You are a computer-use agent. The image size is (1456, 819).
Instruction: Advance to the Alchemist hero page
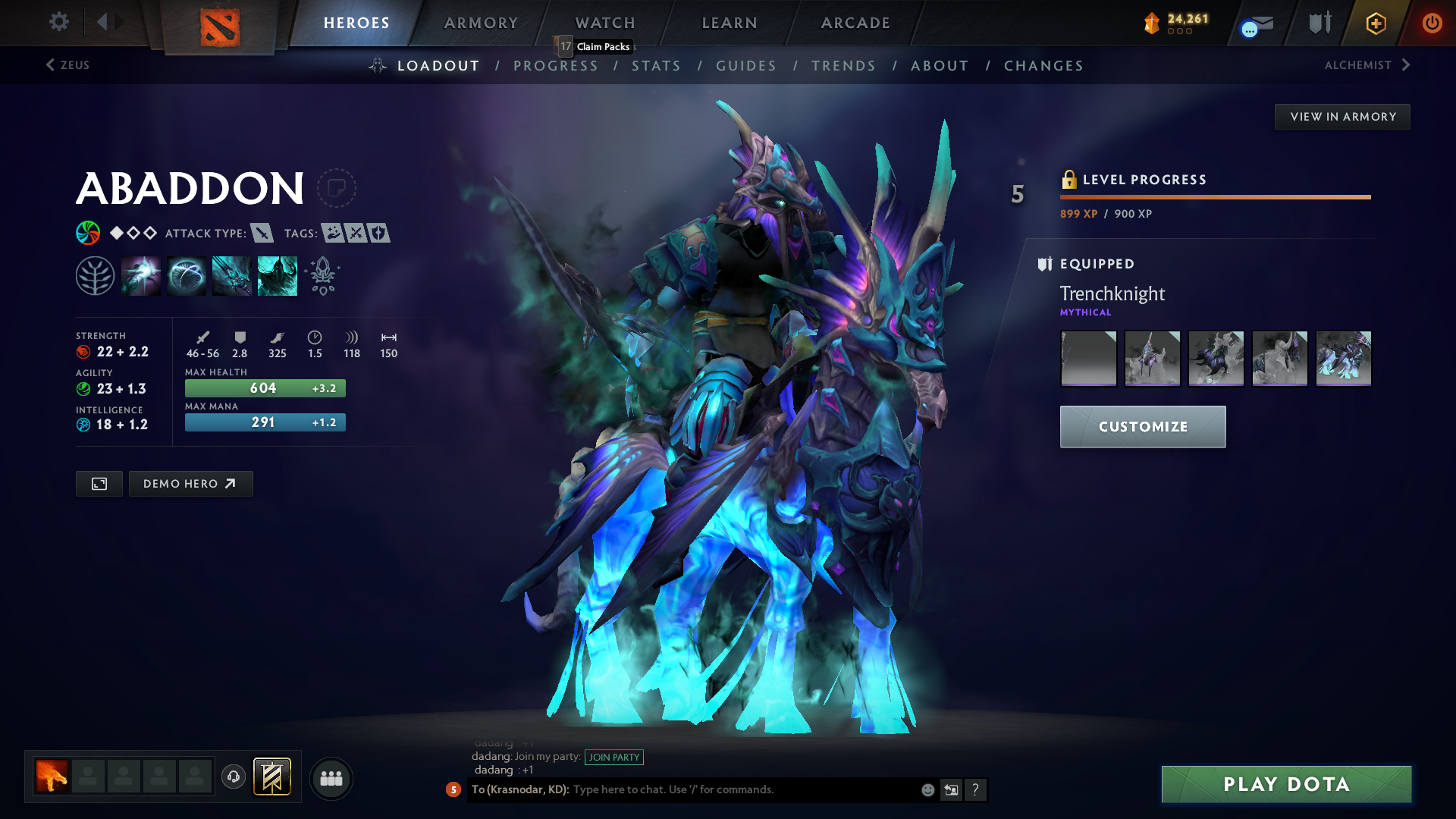[x=1365, y=65]
